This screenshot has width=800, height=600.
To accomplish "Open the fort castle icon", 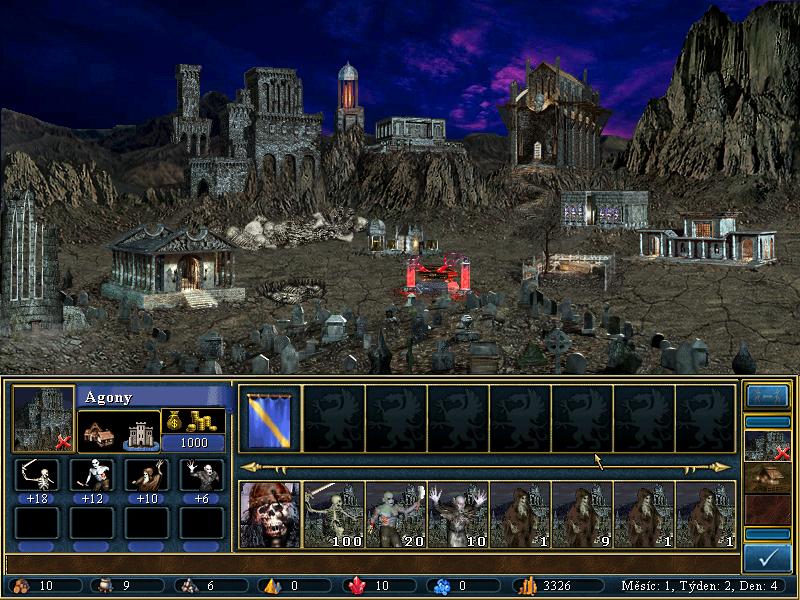I will pyautogui.click(x=138, y=433).
